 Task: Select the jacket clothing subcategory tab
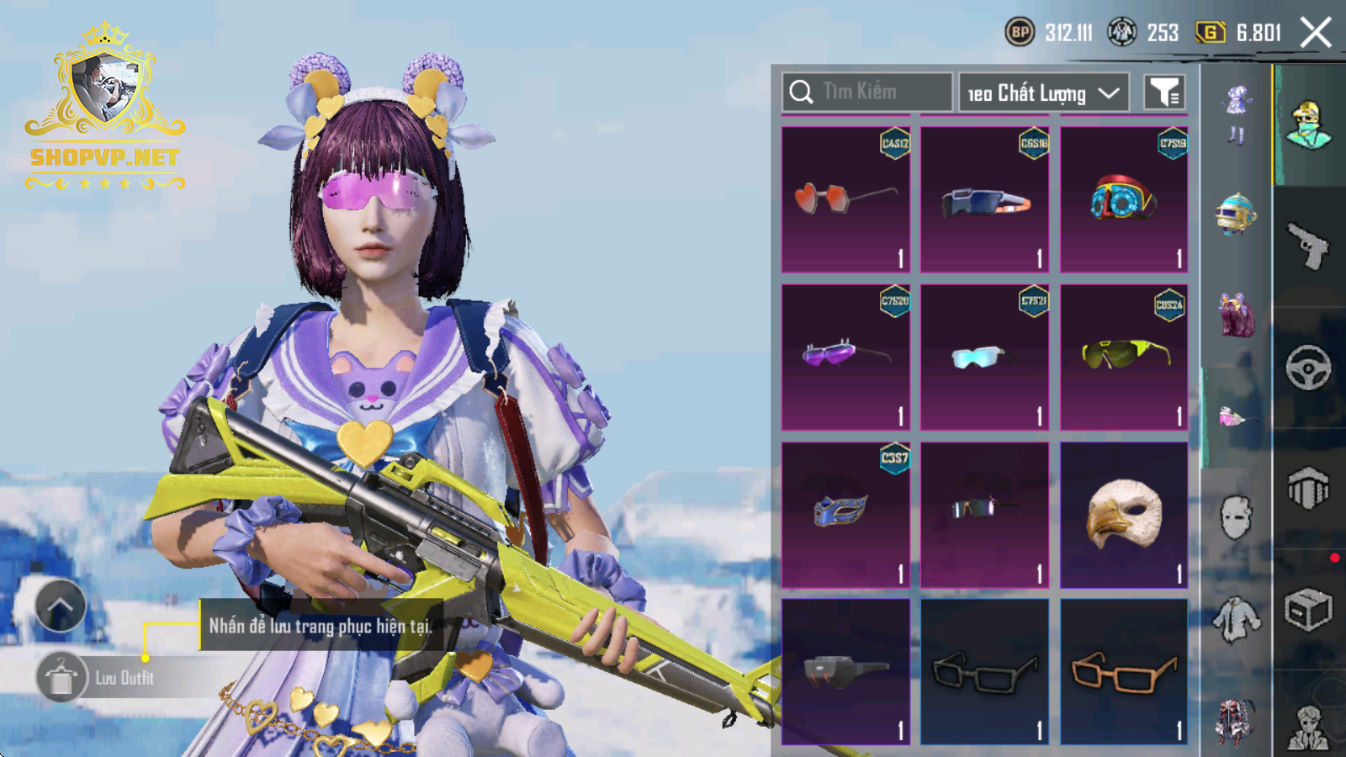(1237, 619)
